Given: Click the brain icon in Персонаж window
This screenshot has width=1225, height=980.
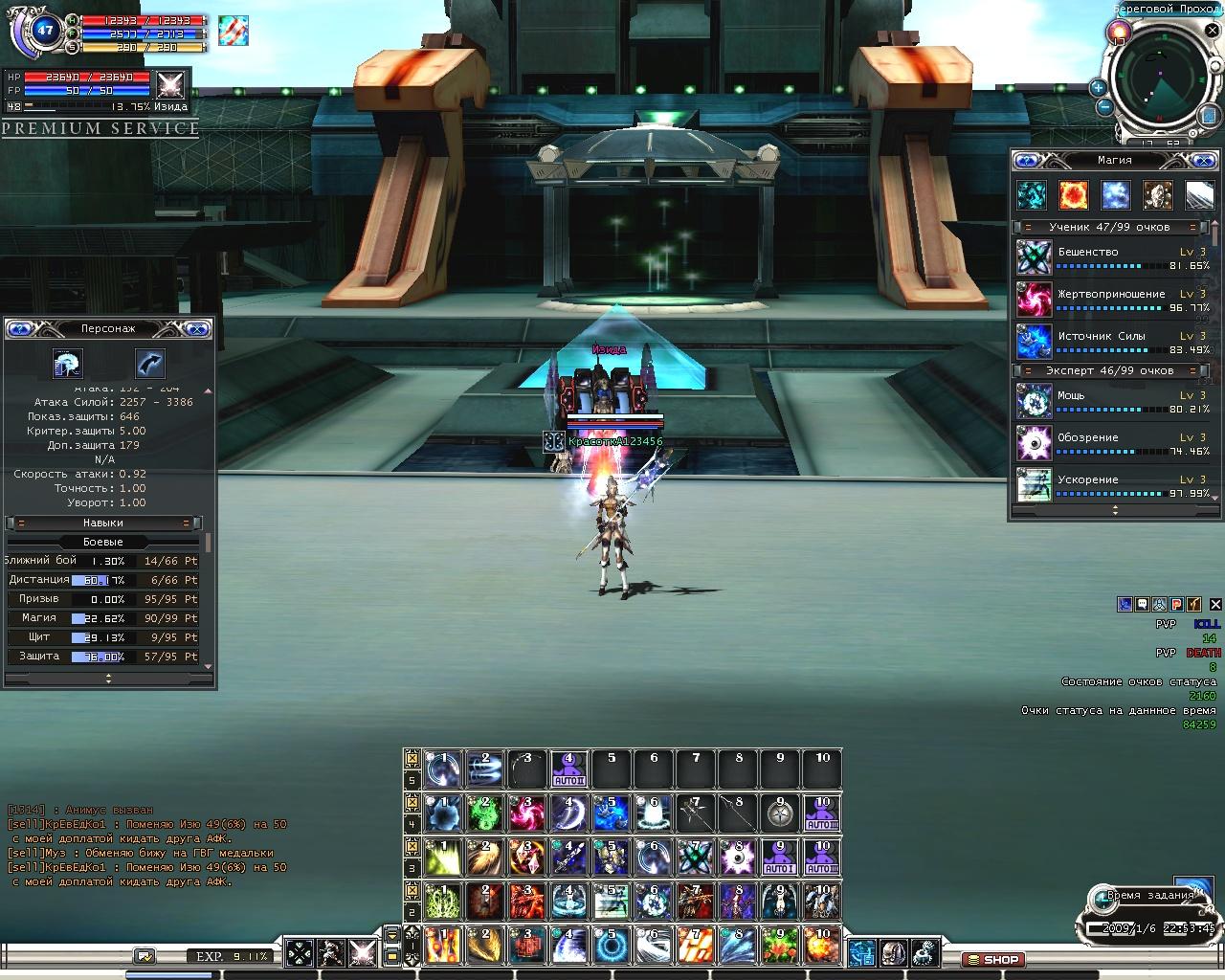Looking at the screenshot, I should click(x=67, y=364).
